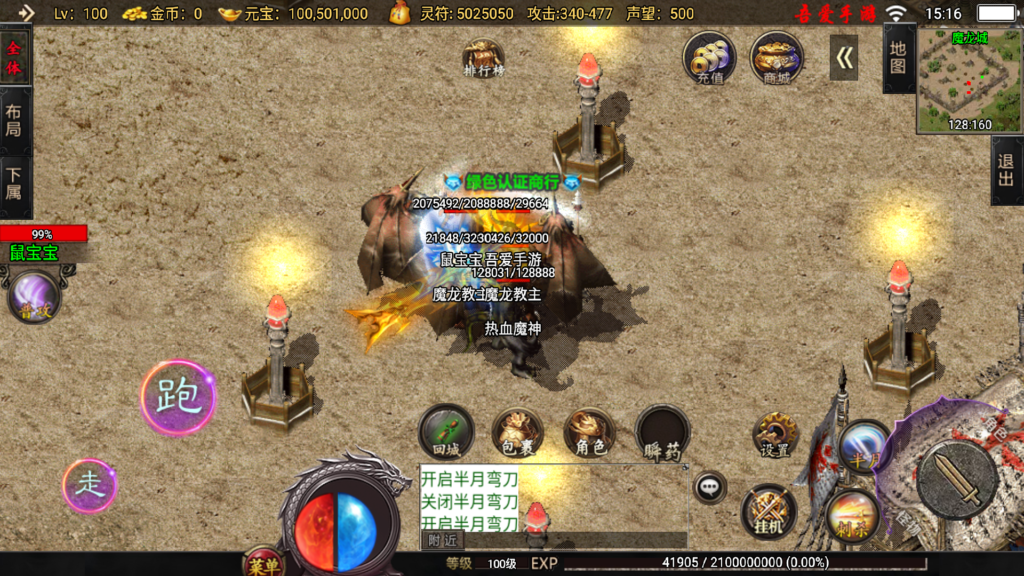Image resolution: width=1024 pixels, height=576 pixels.
Task: Open the 地图 map button
Action: pos(898,58)
